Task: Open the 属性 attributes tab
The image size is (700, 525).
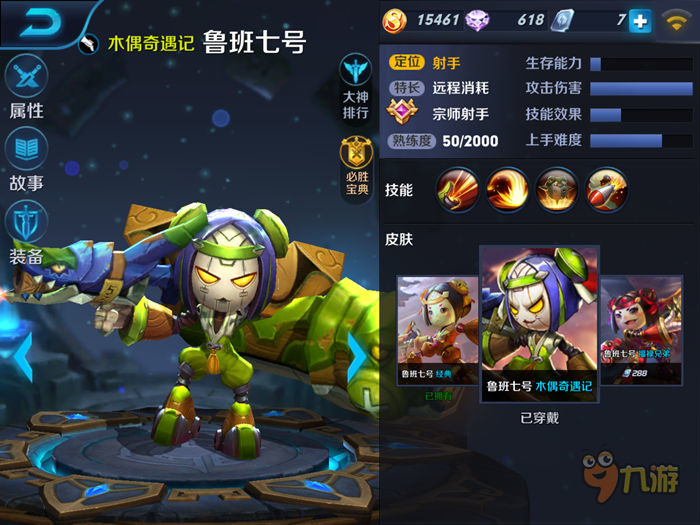Action: [27, 85]
